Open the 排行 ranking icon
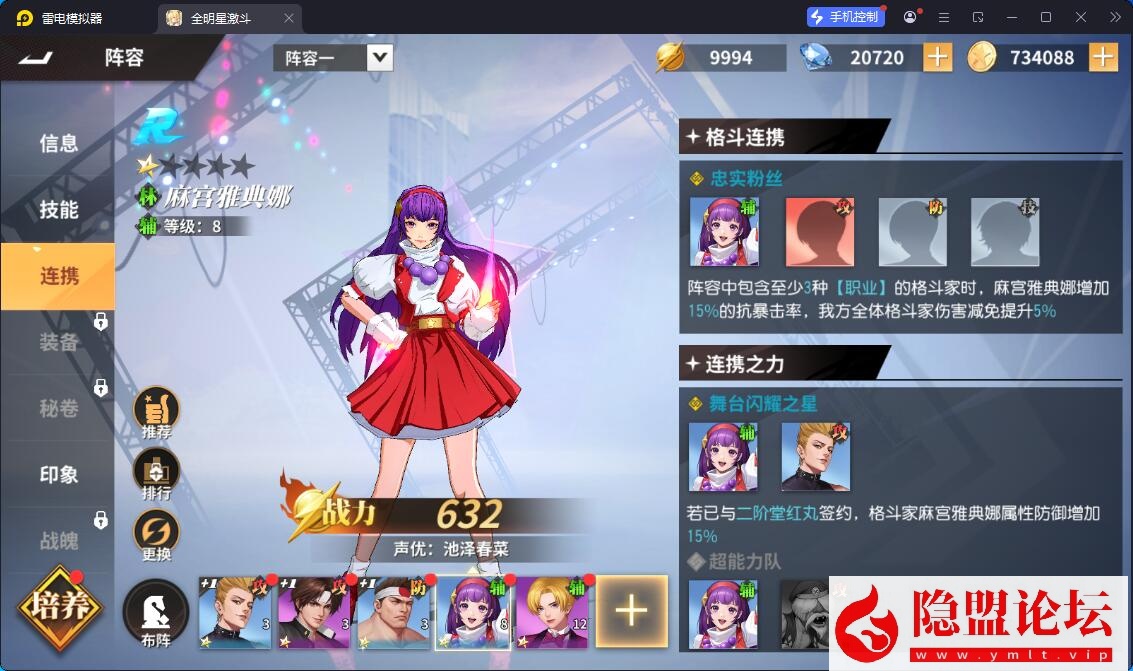Image resolution: width=1133 pixels, height=671 pixels. tap(157, 471)
